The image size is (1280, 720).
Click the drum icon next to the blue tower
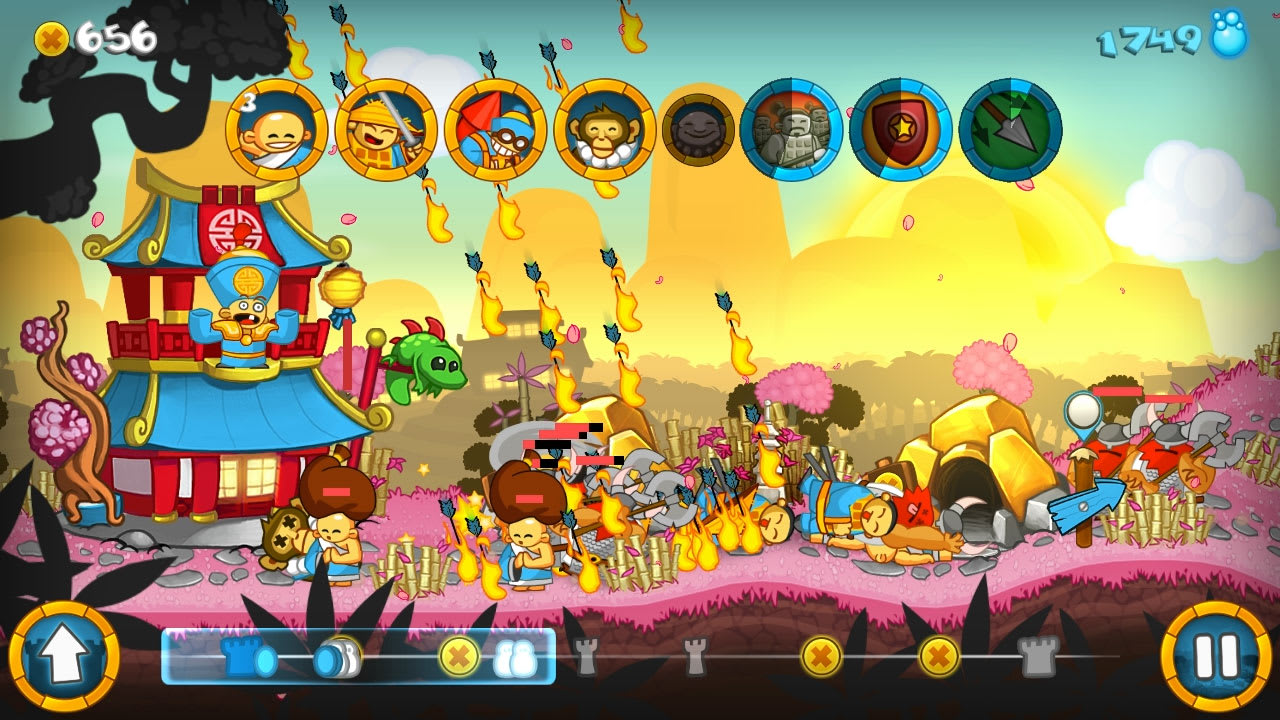(337, 661)
